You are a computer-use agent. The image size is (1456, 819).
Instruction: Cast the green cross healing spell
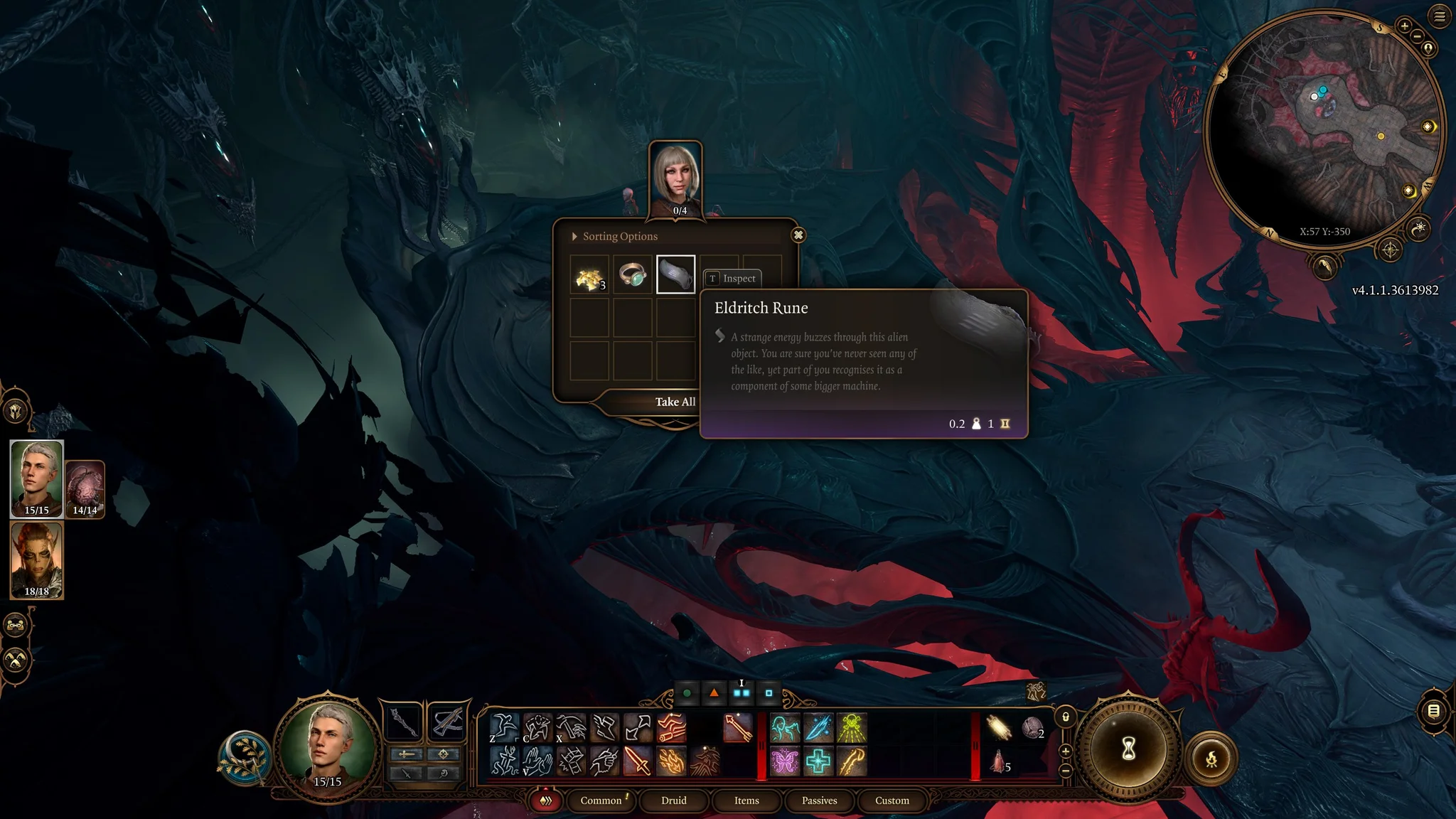818,761
